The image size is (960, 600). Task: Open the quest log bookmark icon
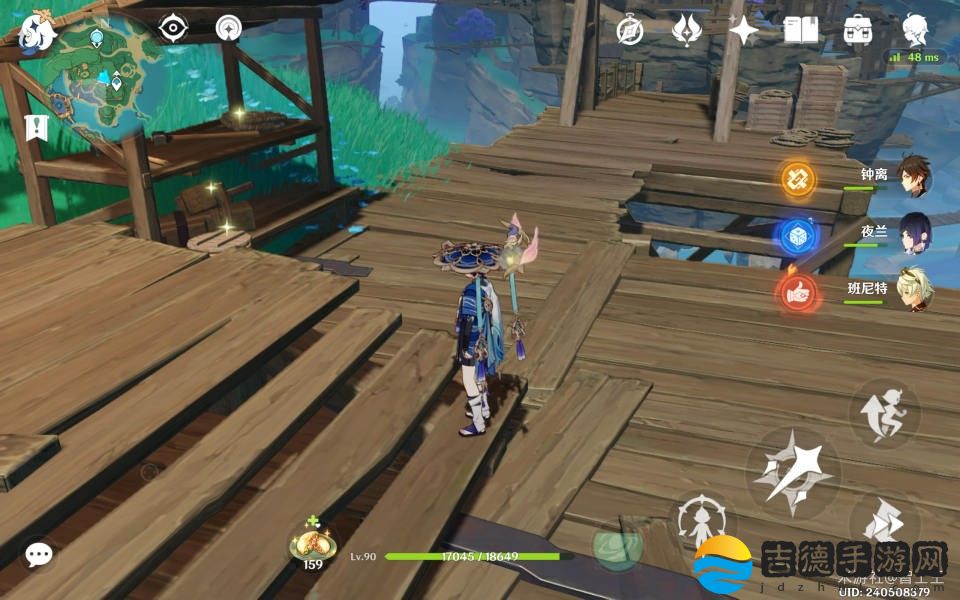(35, 128)
